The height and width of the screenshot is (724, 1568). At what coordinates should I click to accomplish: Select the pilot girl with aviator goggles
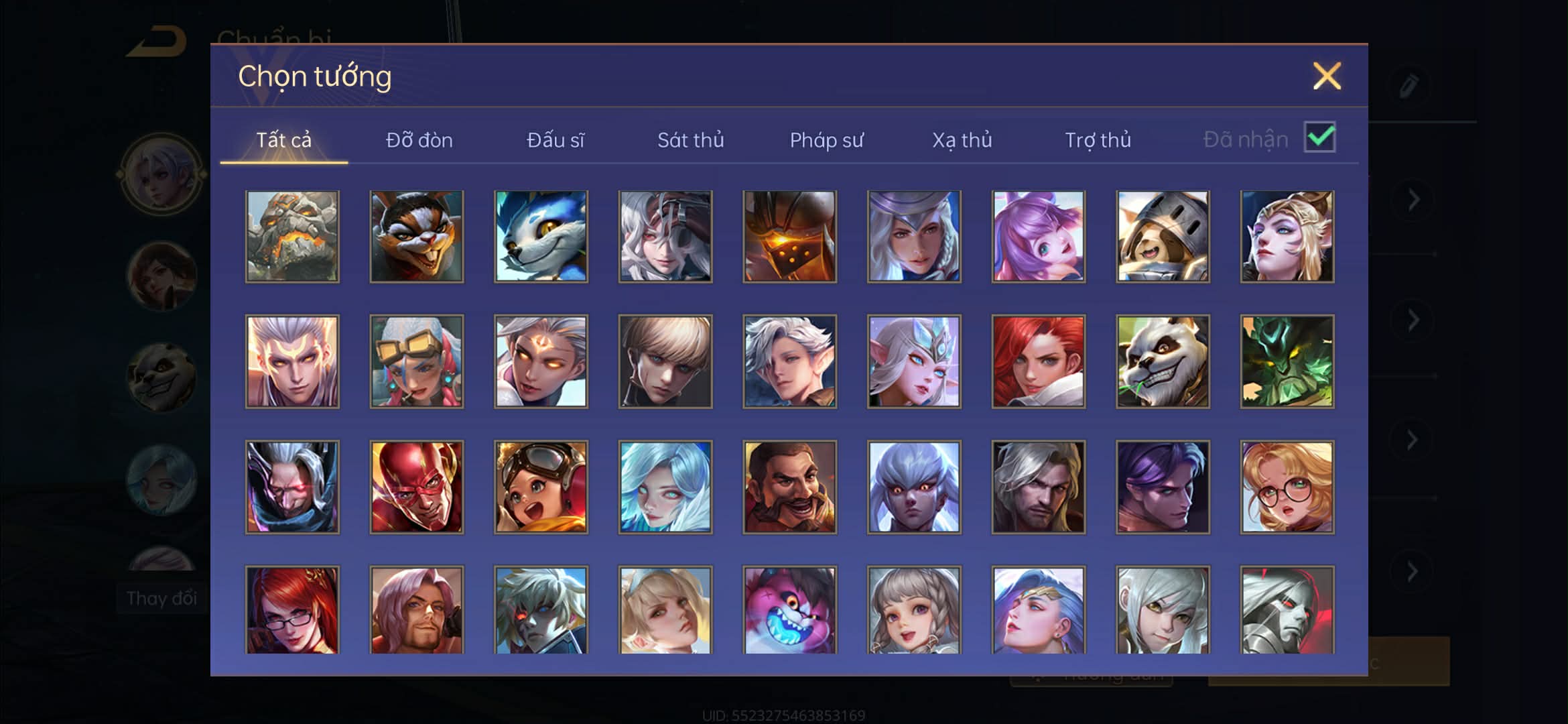coord(541,487)
